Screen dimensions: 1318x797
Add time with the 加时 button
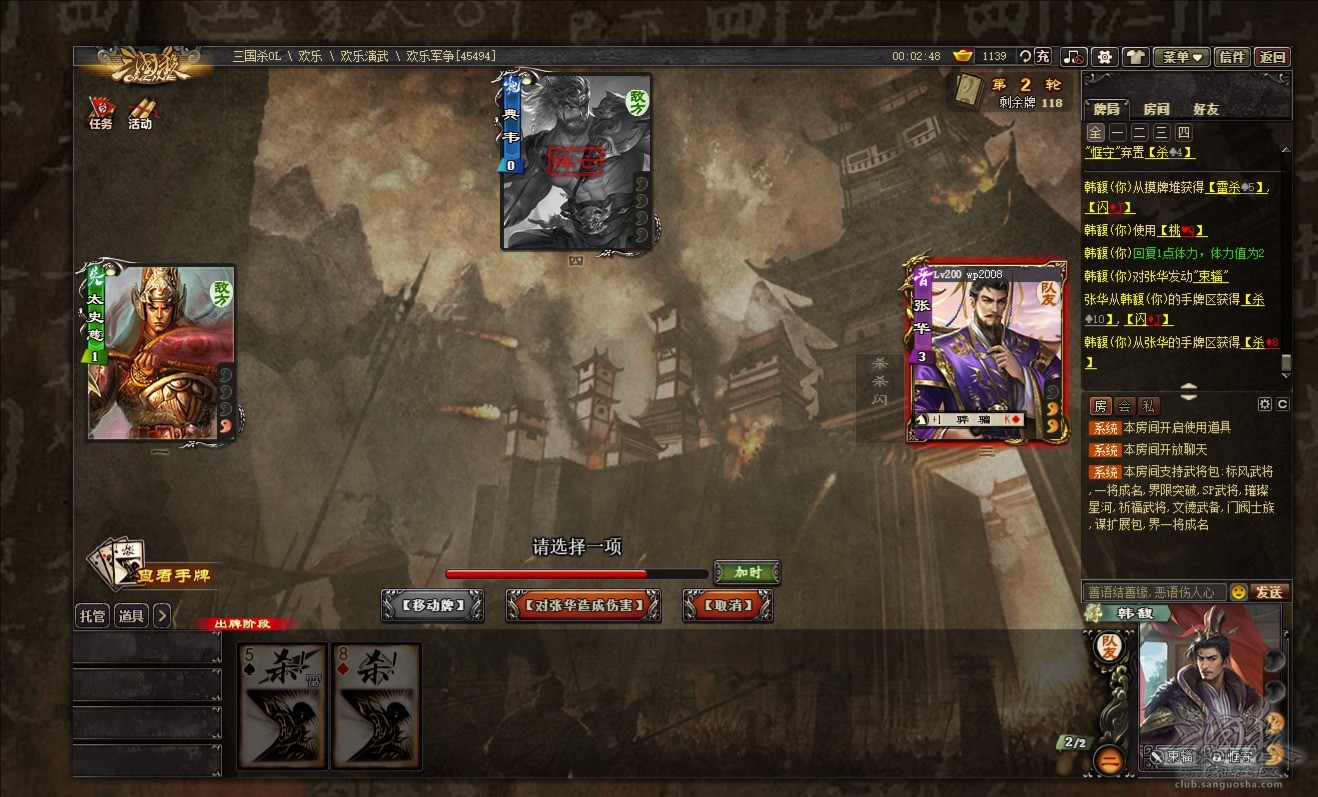coord(747,573)
